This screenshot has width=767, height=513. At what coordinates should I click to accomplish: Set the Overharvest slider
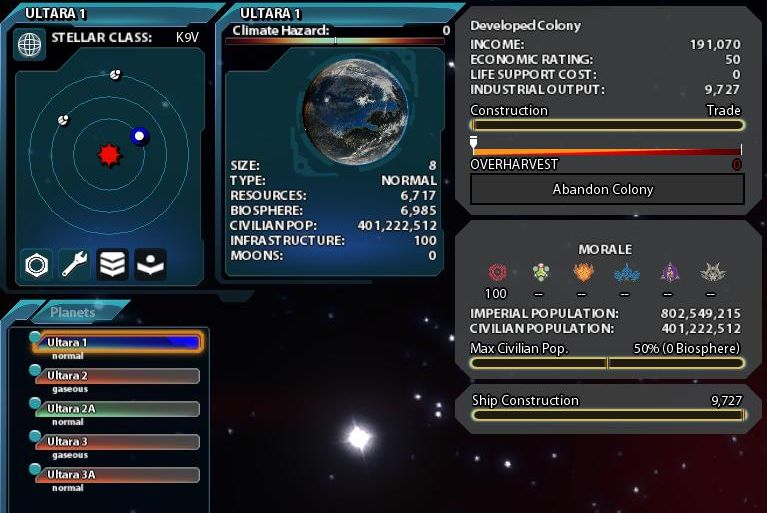coord(607,152)
